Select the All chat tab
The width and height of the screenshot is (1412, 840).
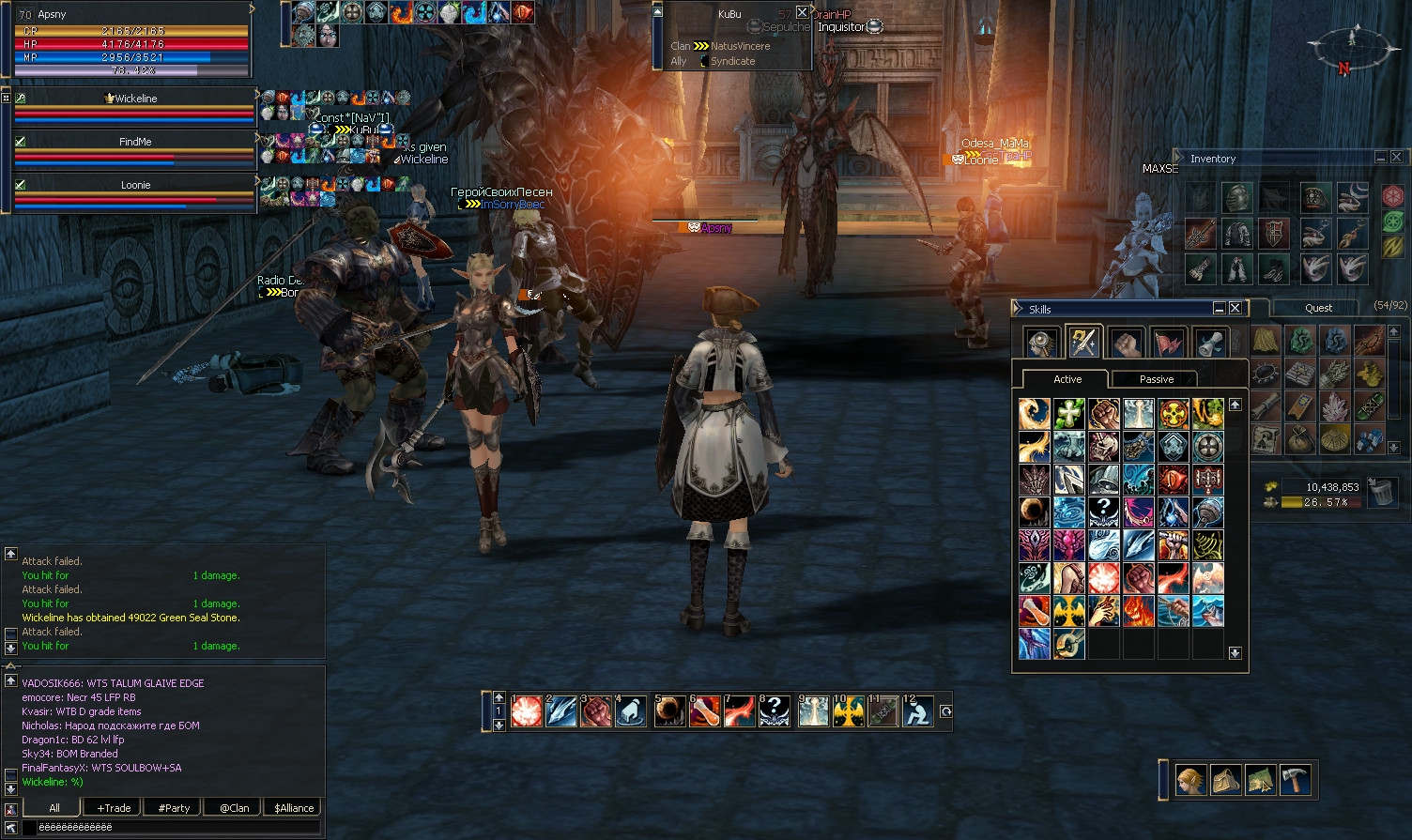[x=54, y=808]
